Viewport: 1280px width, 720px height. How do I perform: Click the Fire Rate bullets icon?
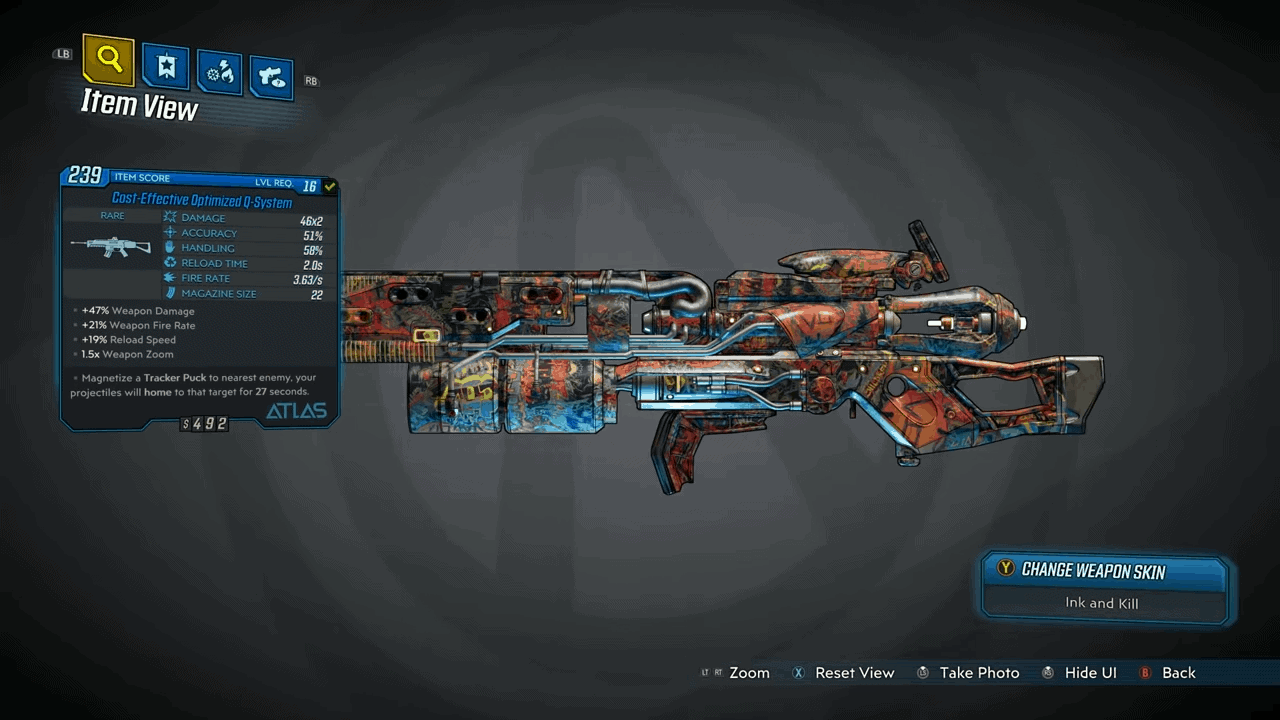[170, 278]
